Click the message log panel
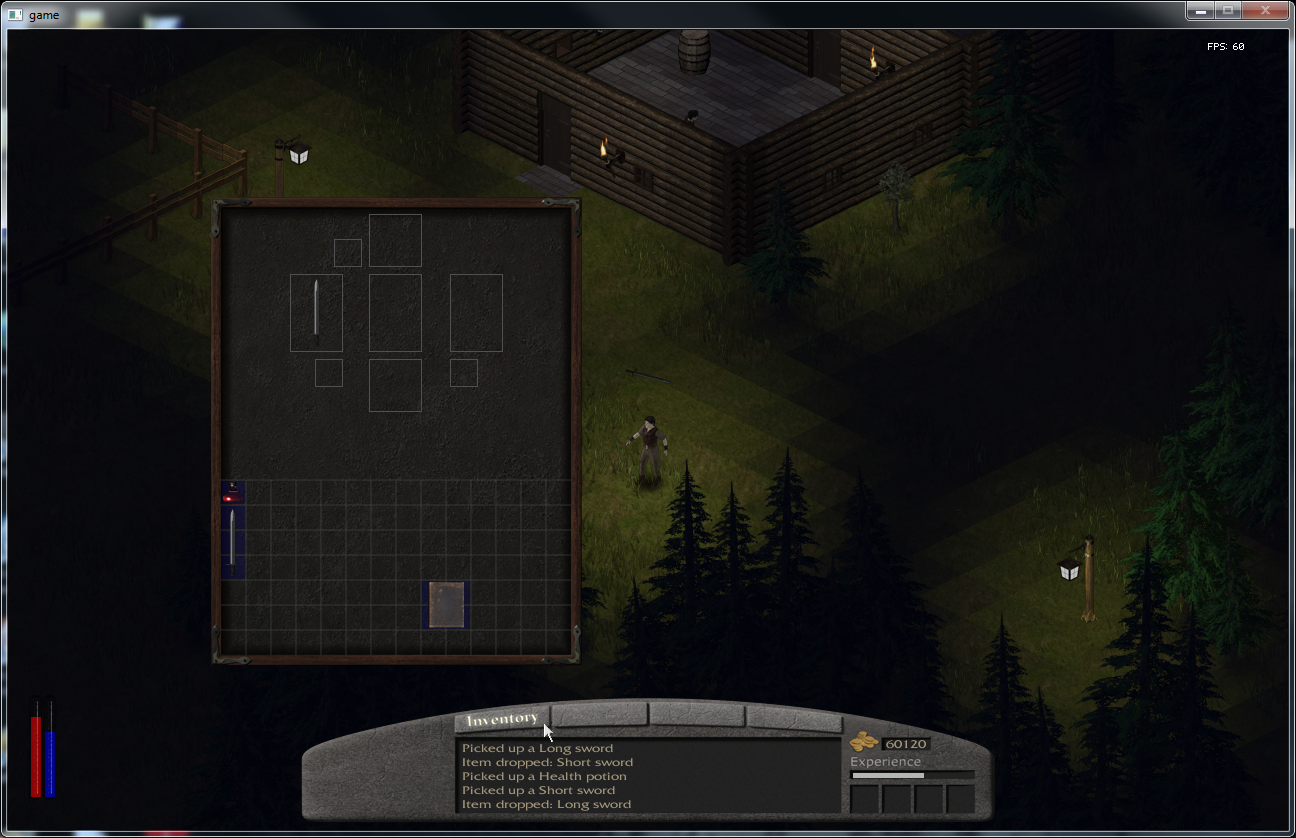 click(648, 776)
